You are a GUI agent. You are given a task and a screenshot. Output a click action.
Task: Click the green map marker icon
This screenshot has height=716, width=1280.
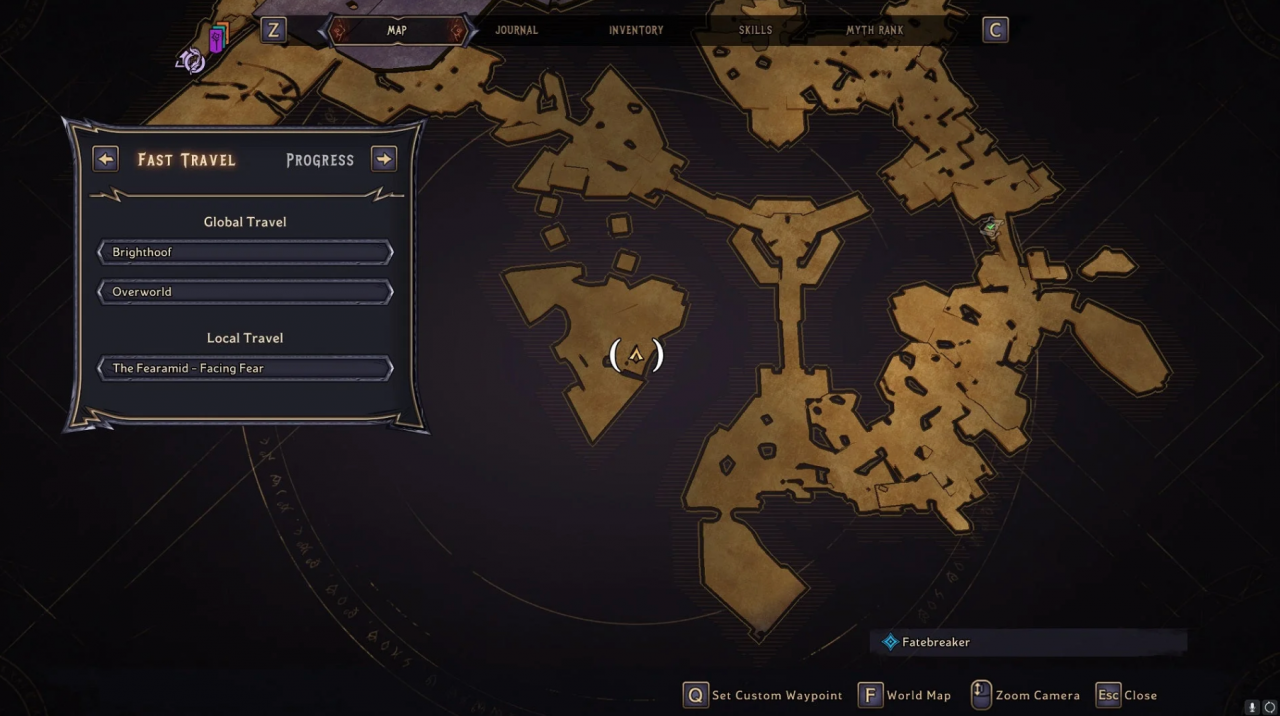click(x=991, y=228)
